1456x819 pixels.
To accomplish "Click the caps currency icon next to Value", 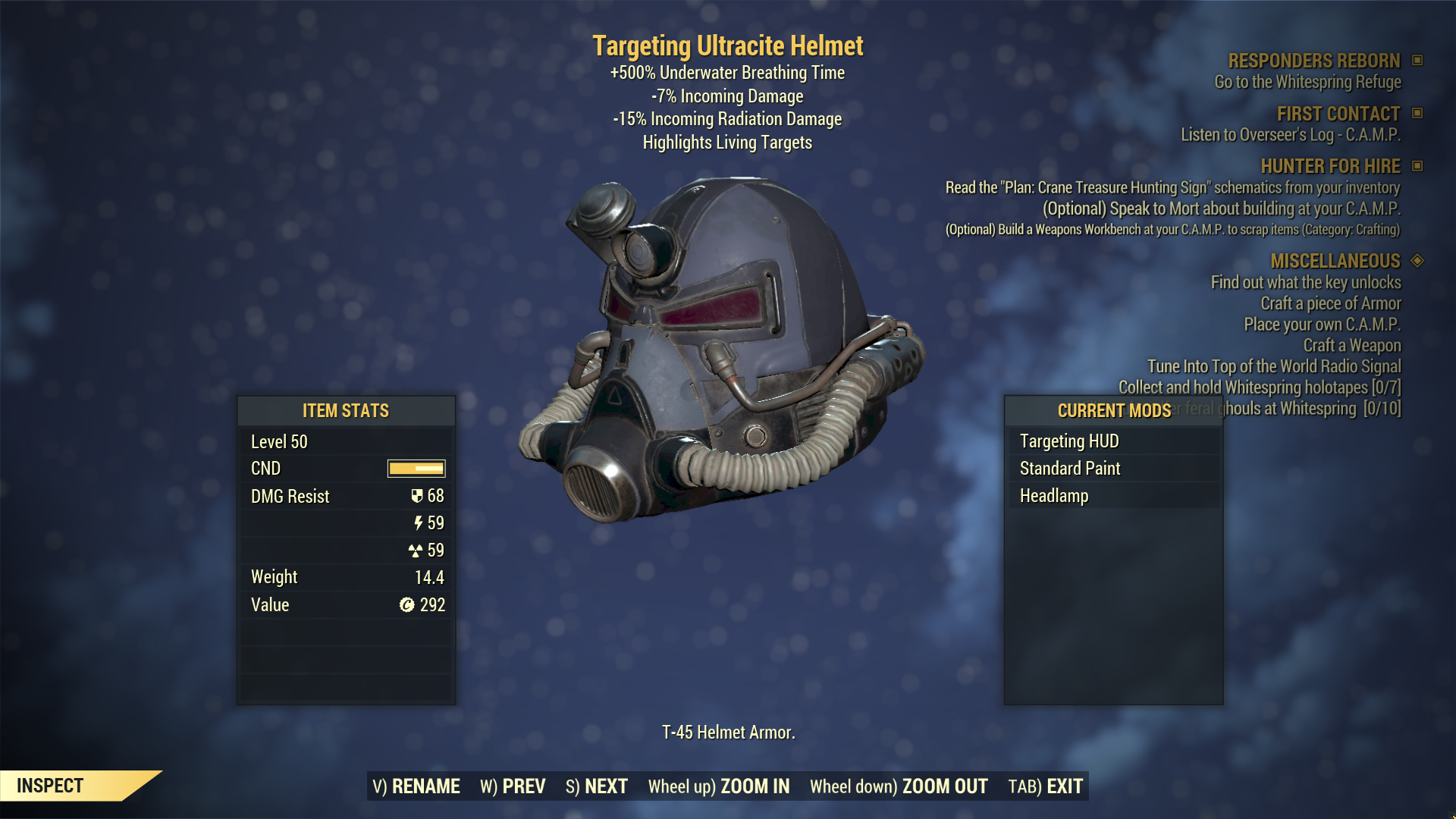I will coord(406,604).
